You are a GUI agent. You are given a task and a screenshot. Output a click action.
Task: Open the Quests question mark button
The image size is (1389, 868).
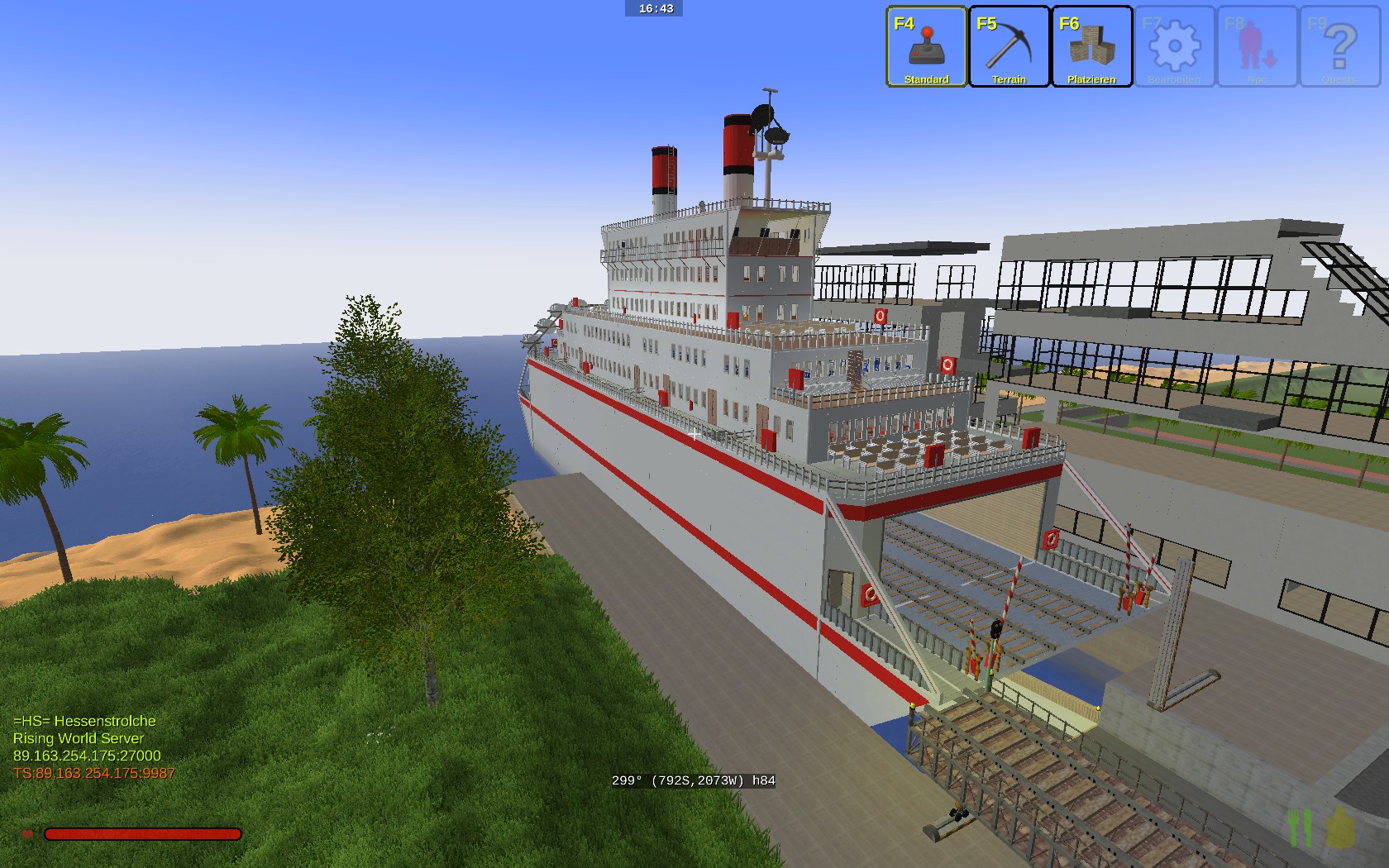1339,46
